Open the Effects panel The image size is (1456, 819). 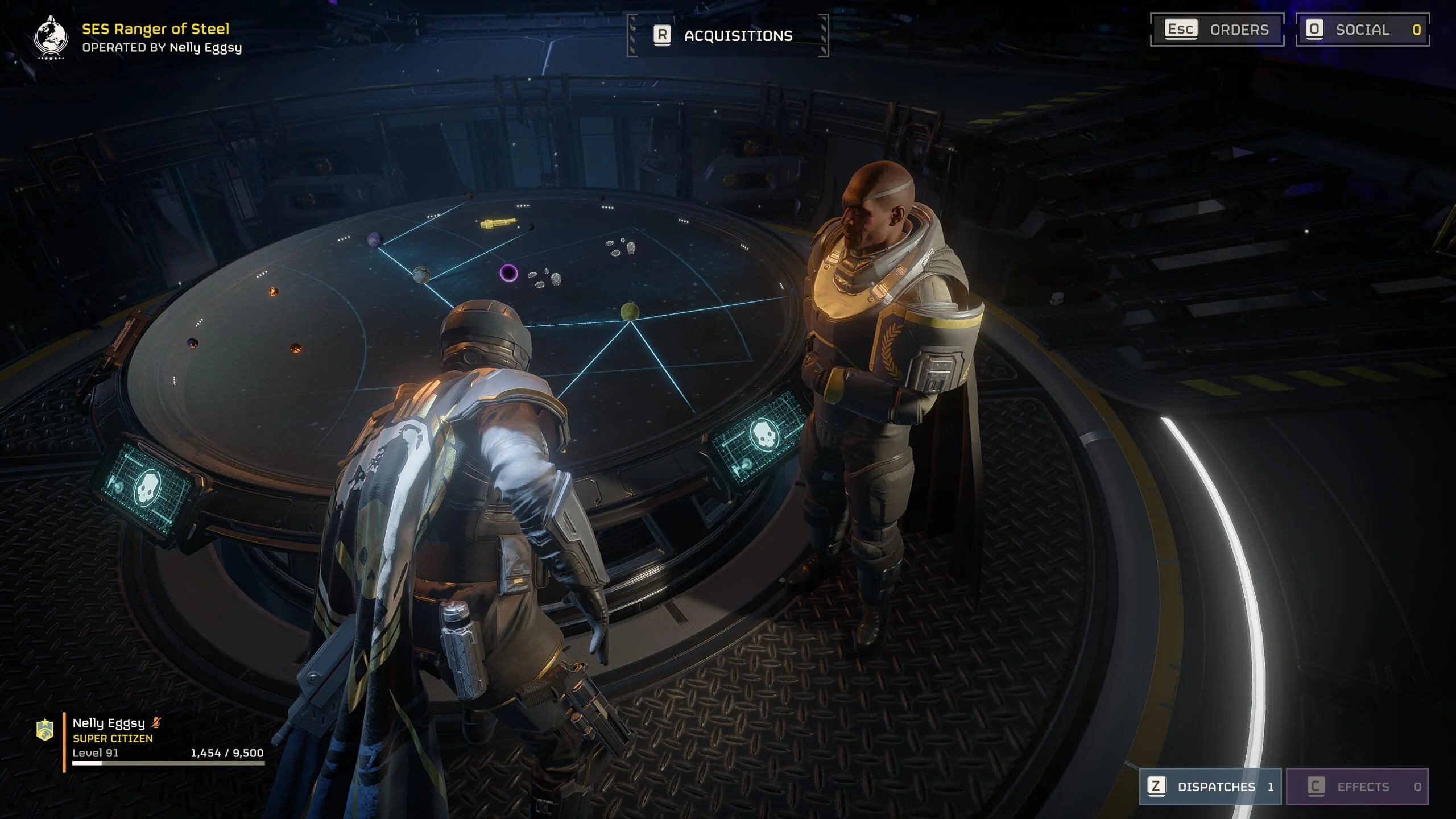click(1357, 787)
